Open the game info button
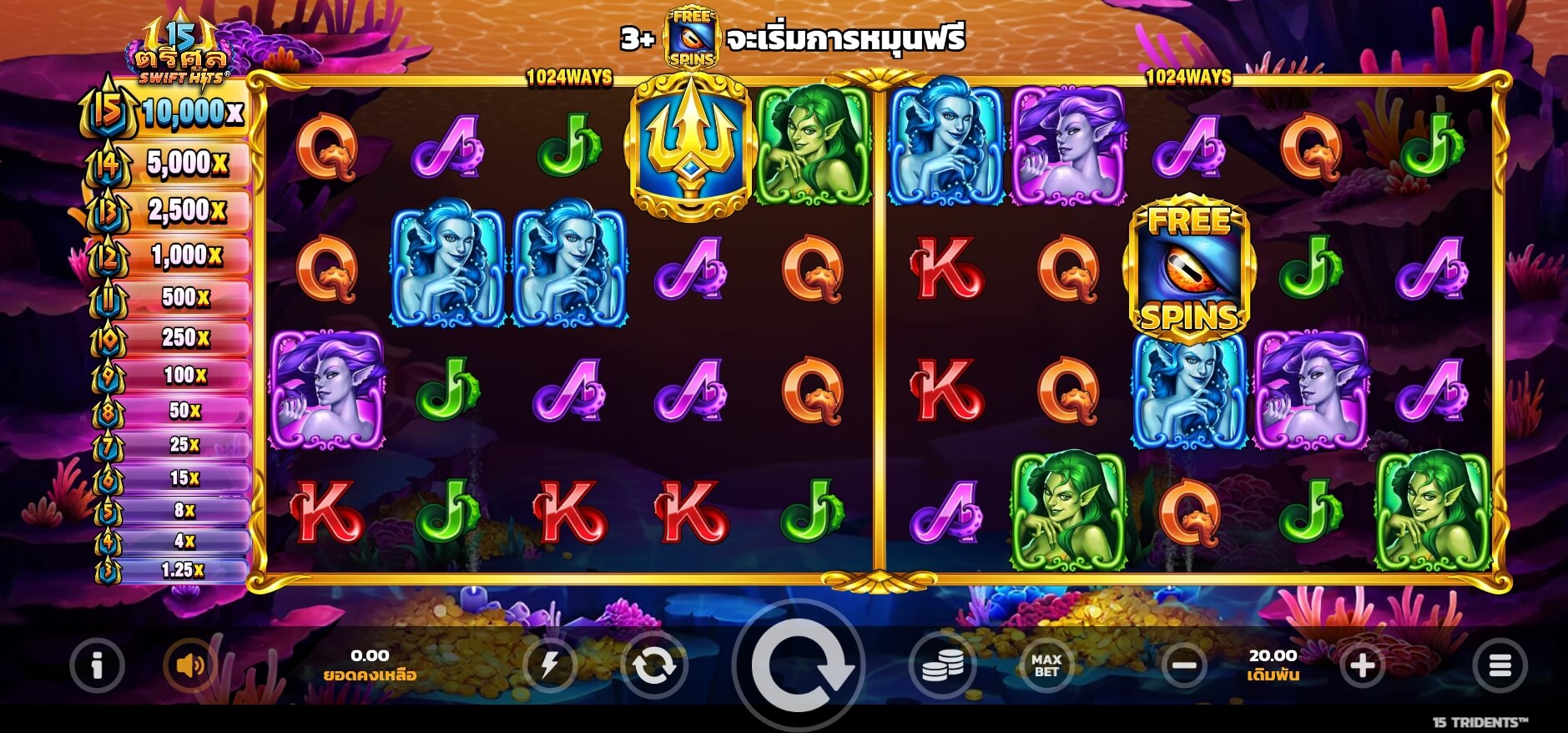The image size is (1568, 733). point(97,665)
